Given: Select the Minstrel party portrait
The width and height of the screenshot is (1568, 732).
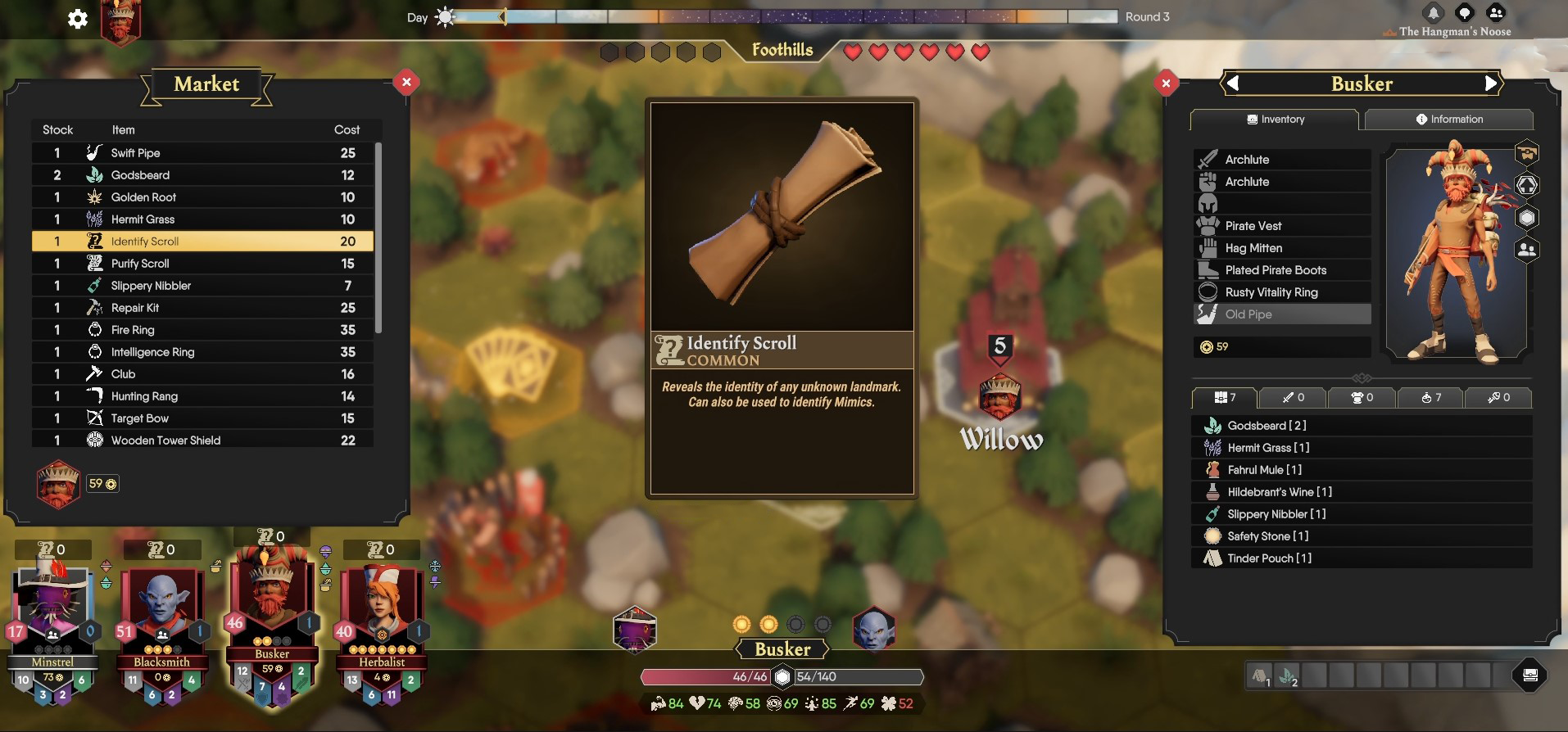Looking at the screenshot, I should [x=52, y=610].
